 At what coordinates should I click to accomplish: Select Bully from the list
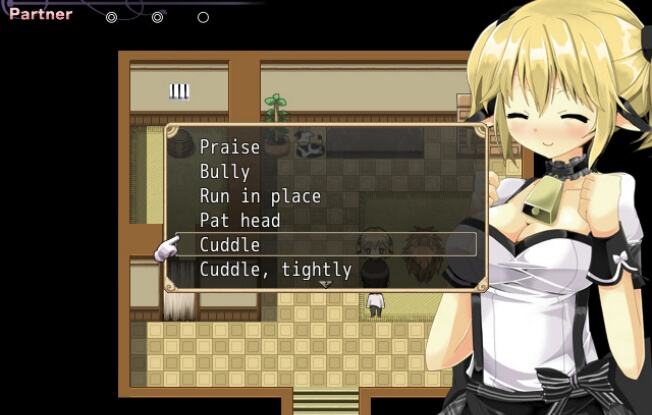[x=225, y=172]
